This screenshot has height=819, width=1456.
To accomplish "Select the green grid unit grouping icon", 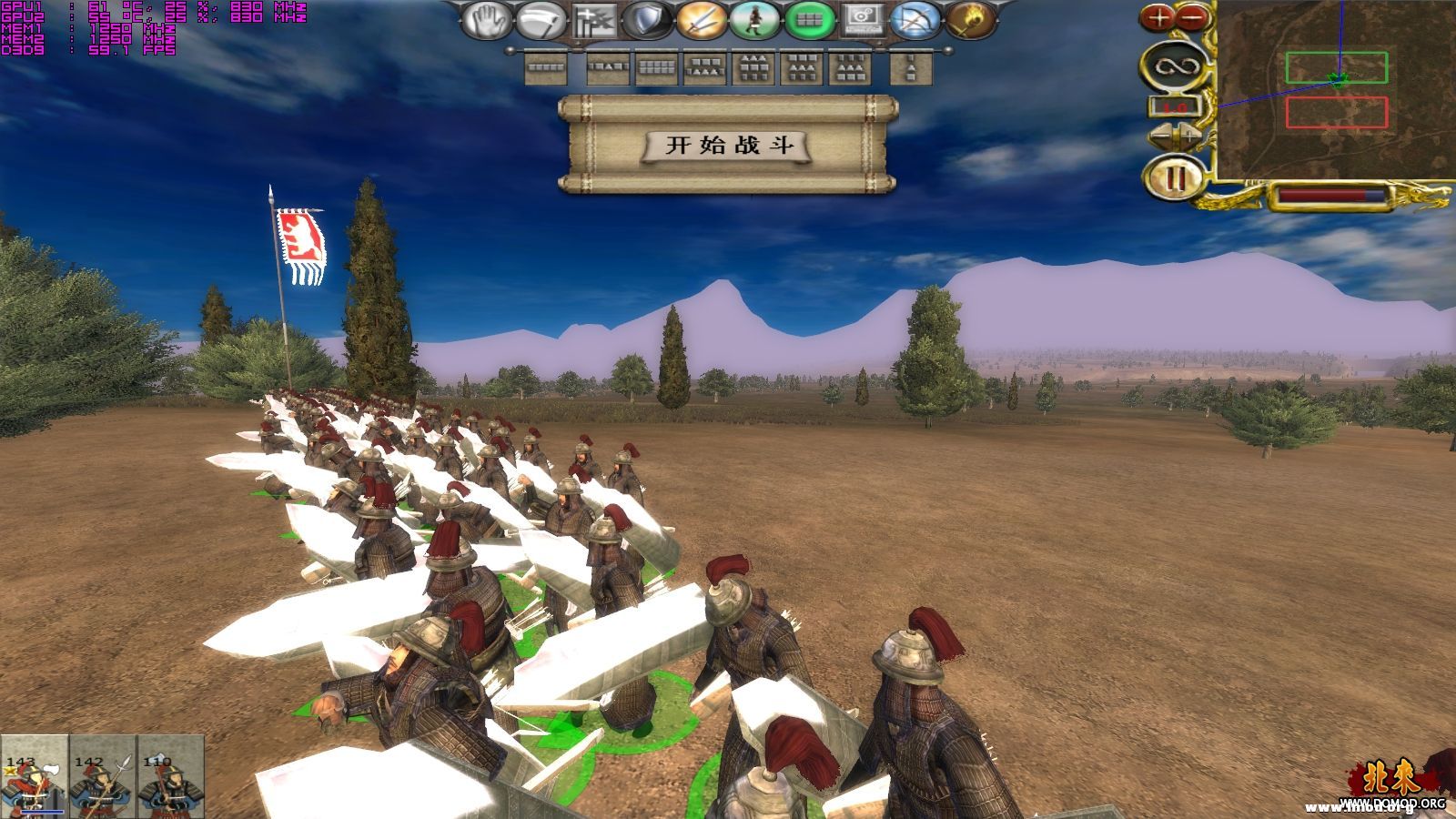I will click(x=808, y=20).
